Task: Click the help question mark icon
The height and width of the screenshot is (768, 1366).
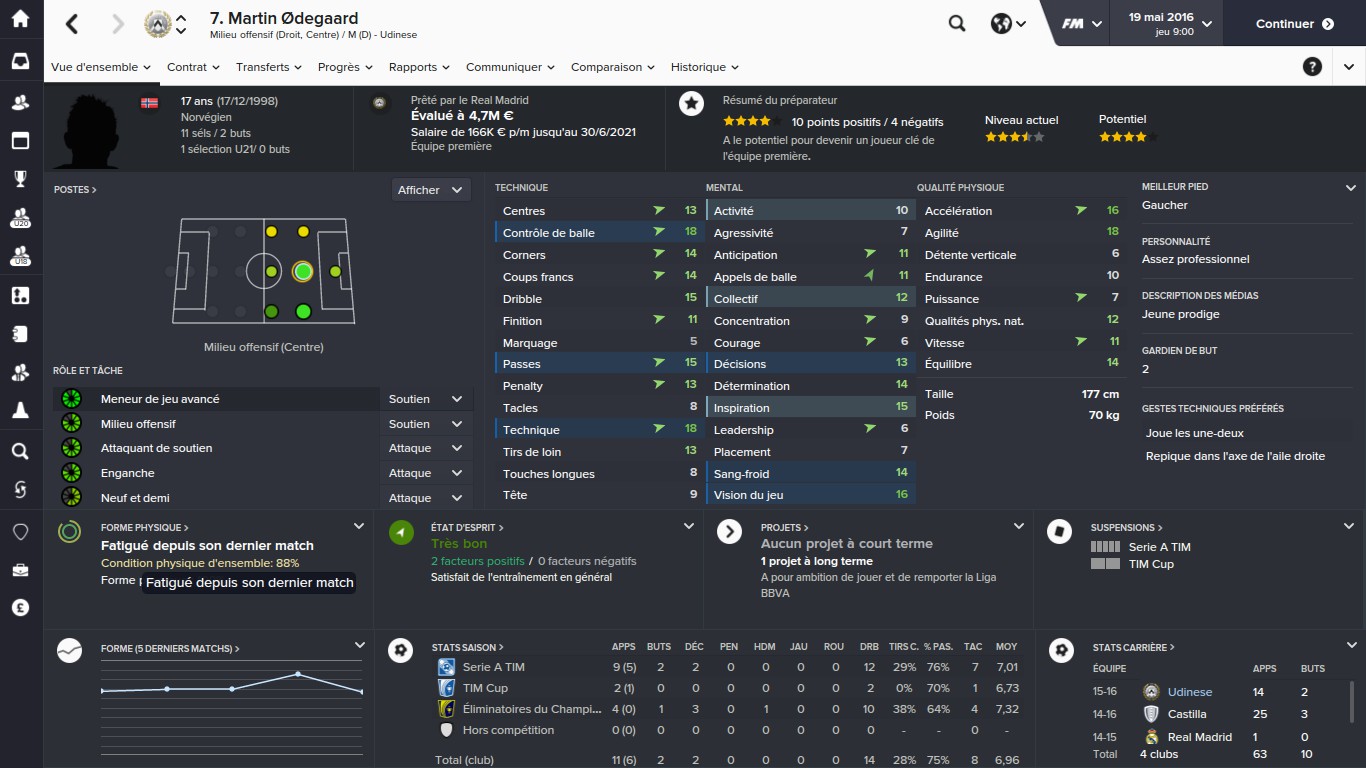Action: tap(1312, 67)
